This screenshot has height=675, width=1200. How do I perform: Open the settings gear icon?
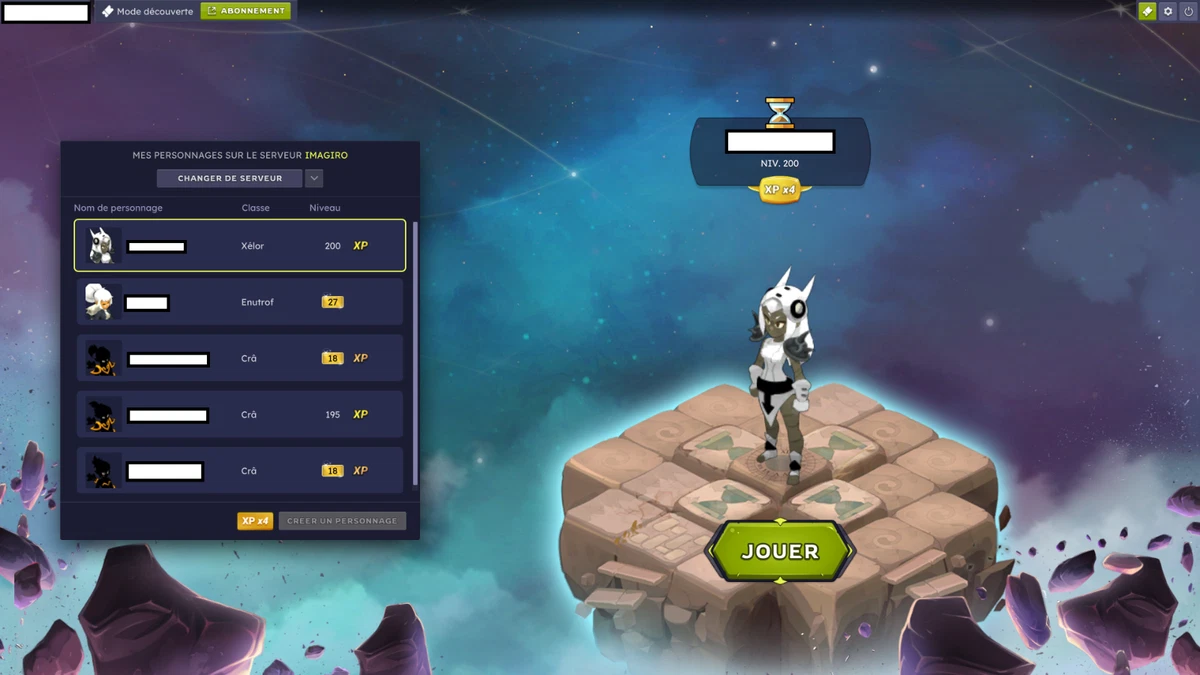[x=1168, y=11]
